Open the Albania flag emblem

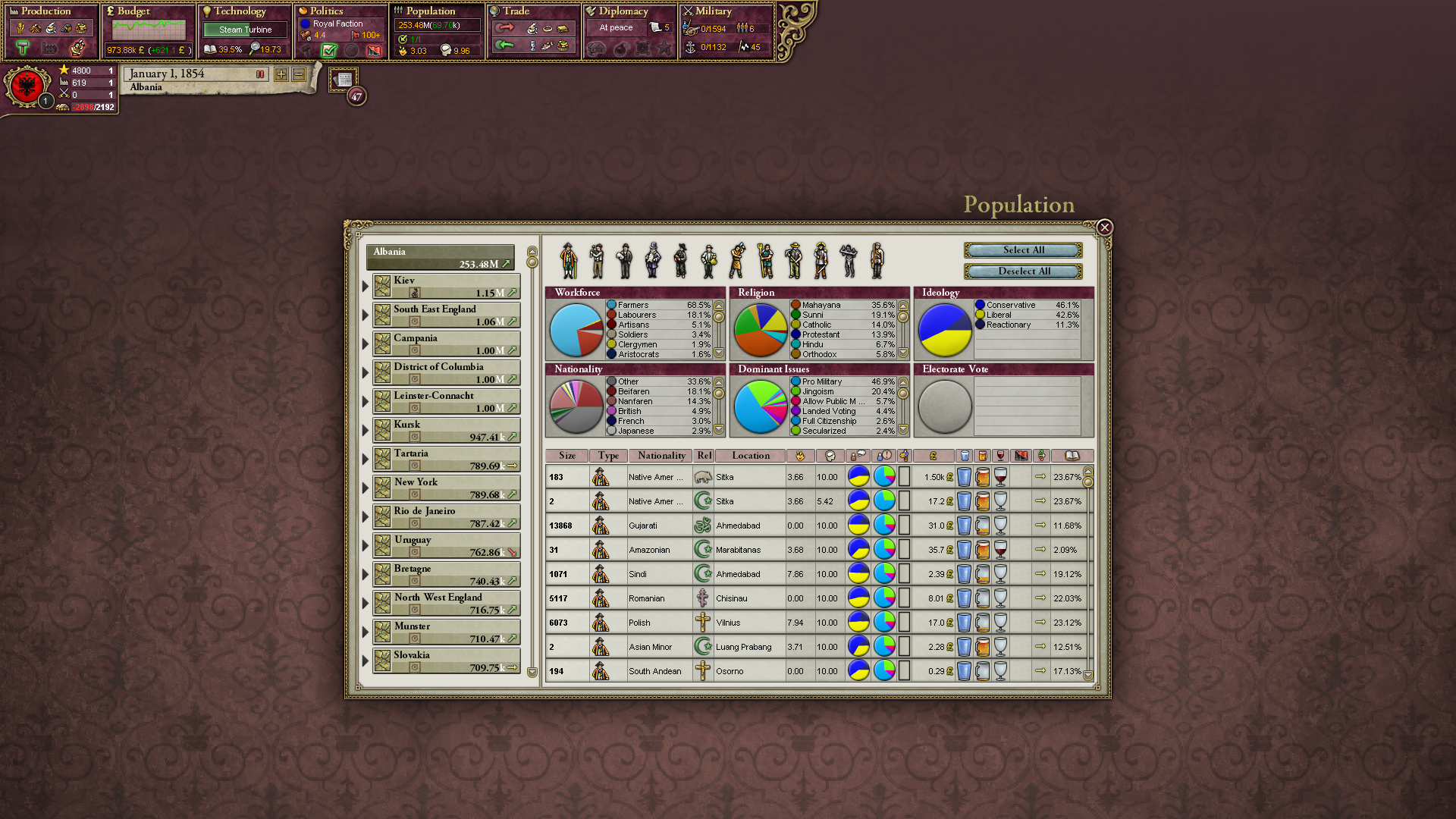coord(27,86)
